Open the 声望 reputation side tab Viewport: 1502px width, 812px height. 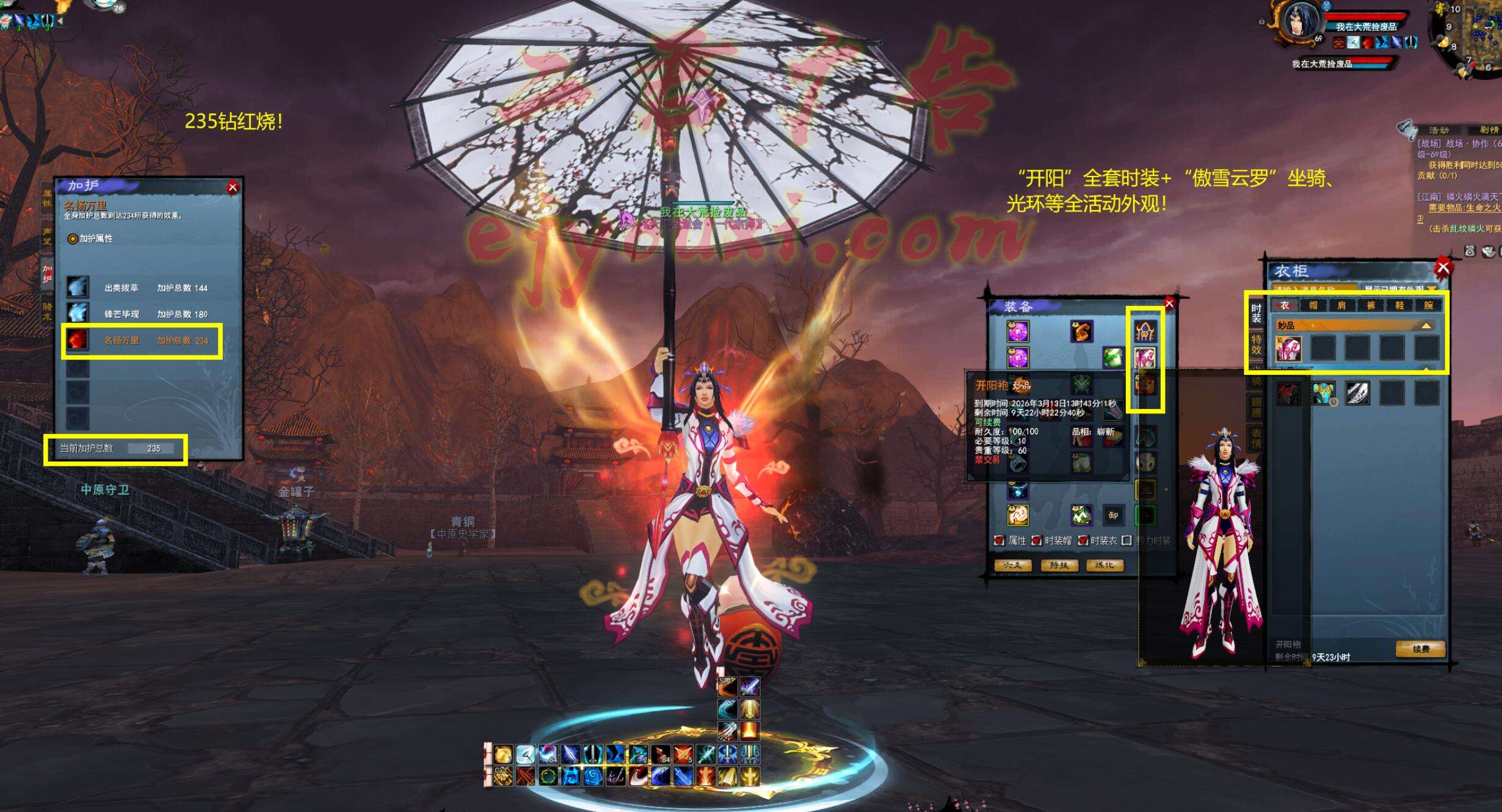47,236
